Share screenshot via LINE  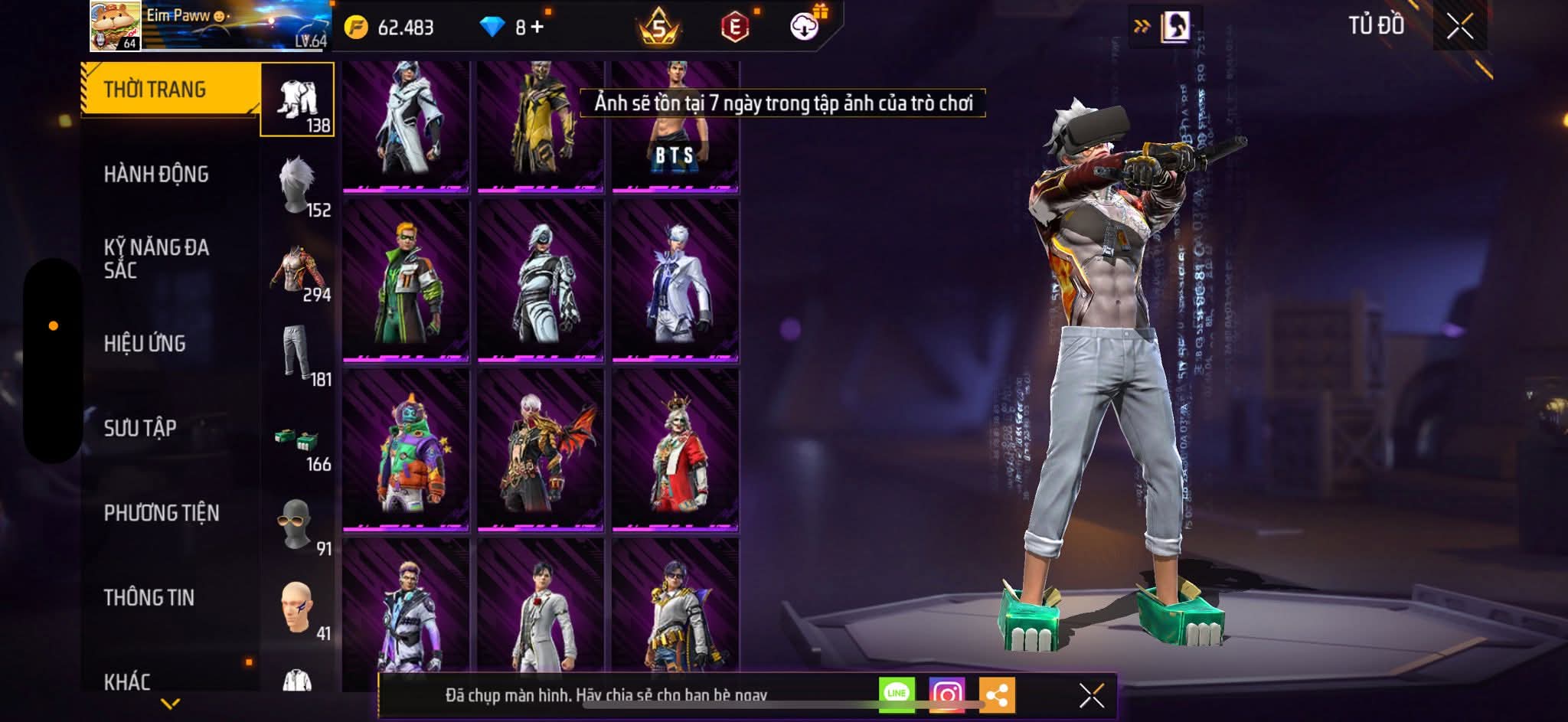point(897,694)
